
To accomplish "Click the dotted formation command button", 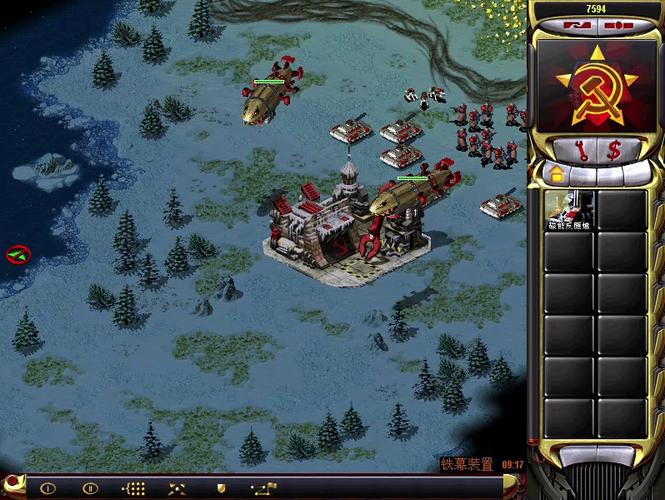I will (x=134, y=488).
